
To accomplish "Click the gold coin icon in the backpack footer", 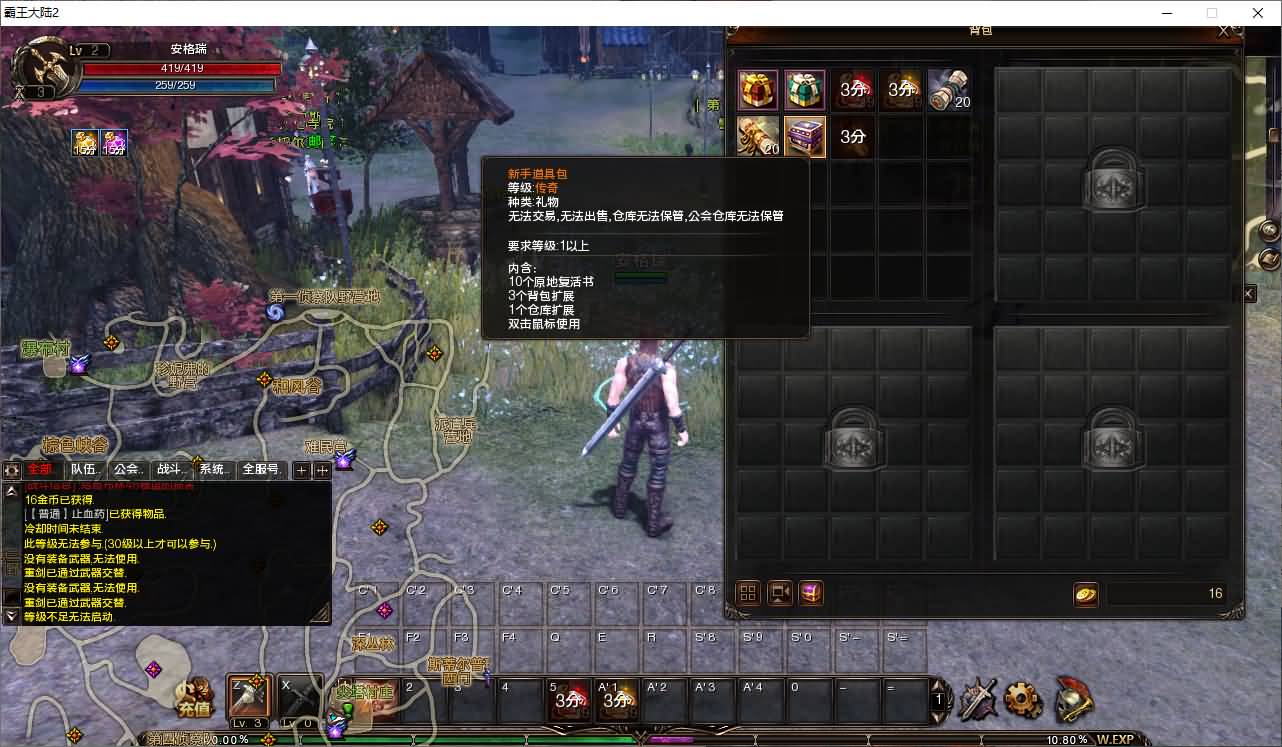I will pyautogui.click(x=1086, y=593).
